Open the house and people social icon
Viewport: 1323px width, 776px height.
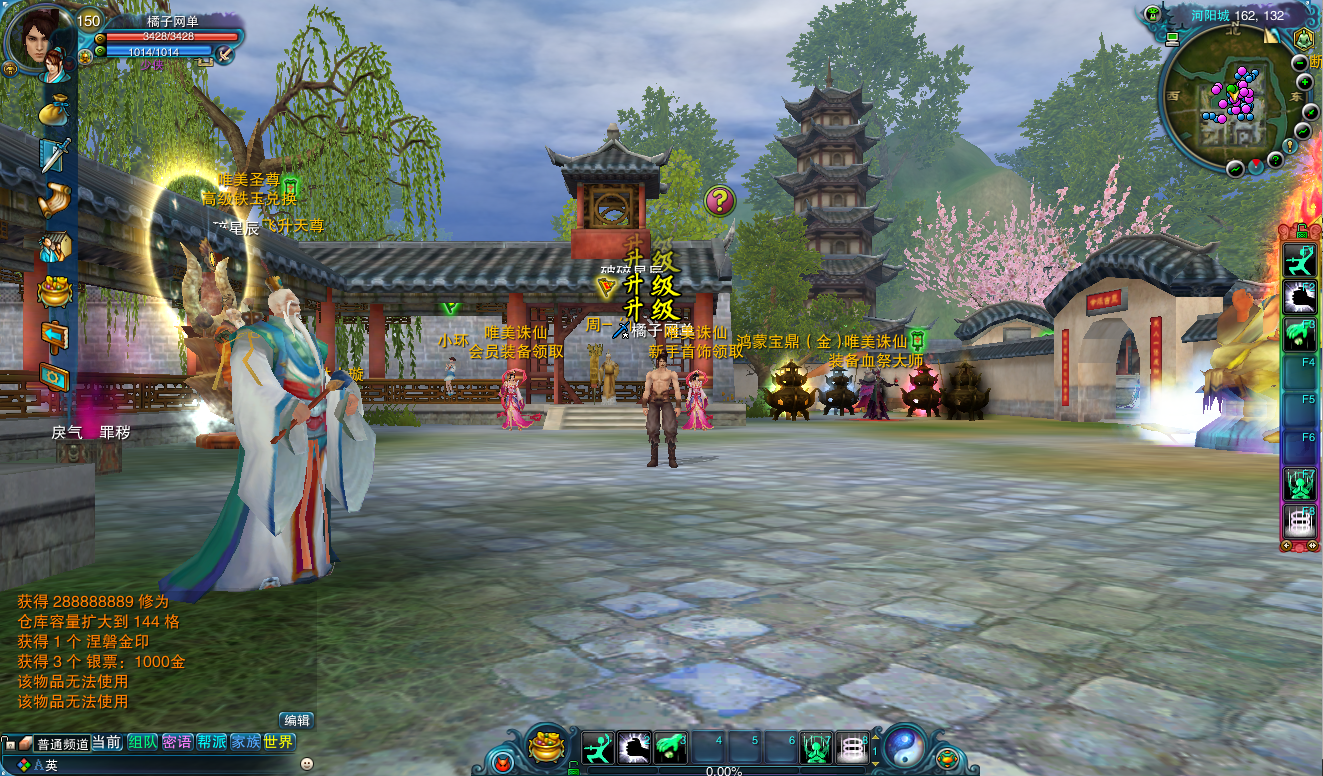[55, 246]
